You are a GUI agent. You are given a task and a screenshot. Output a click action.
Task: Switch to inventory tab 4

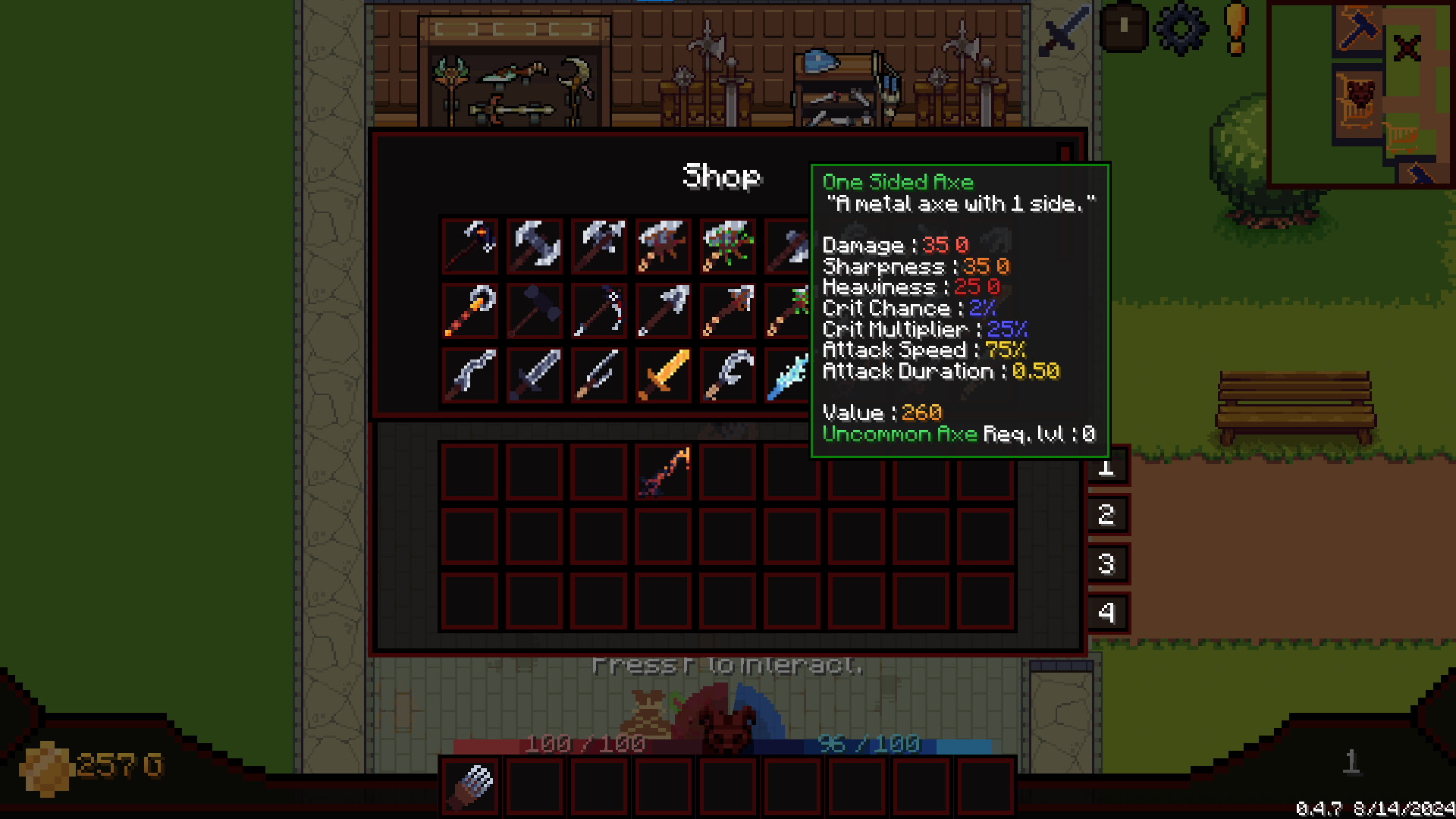click(1109, 613)
